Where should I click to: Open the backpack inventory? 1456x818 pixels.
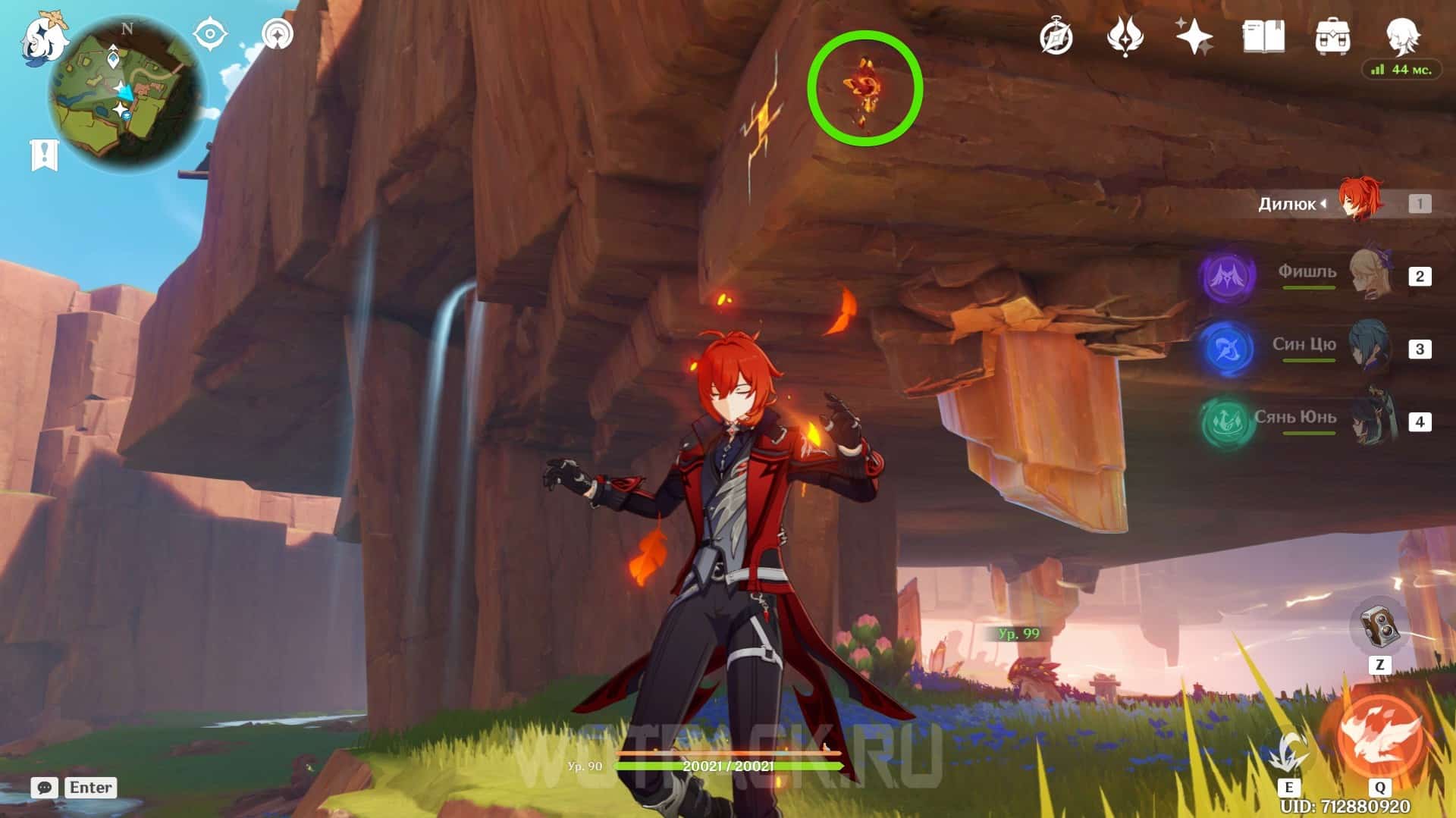click(x=1332, y=36)
